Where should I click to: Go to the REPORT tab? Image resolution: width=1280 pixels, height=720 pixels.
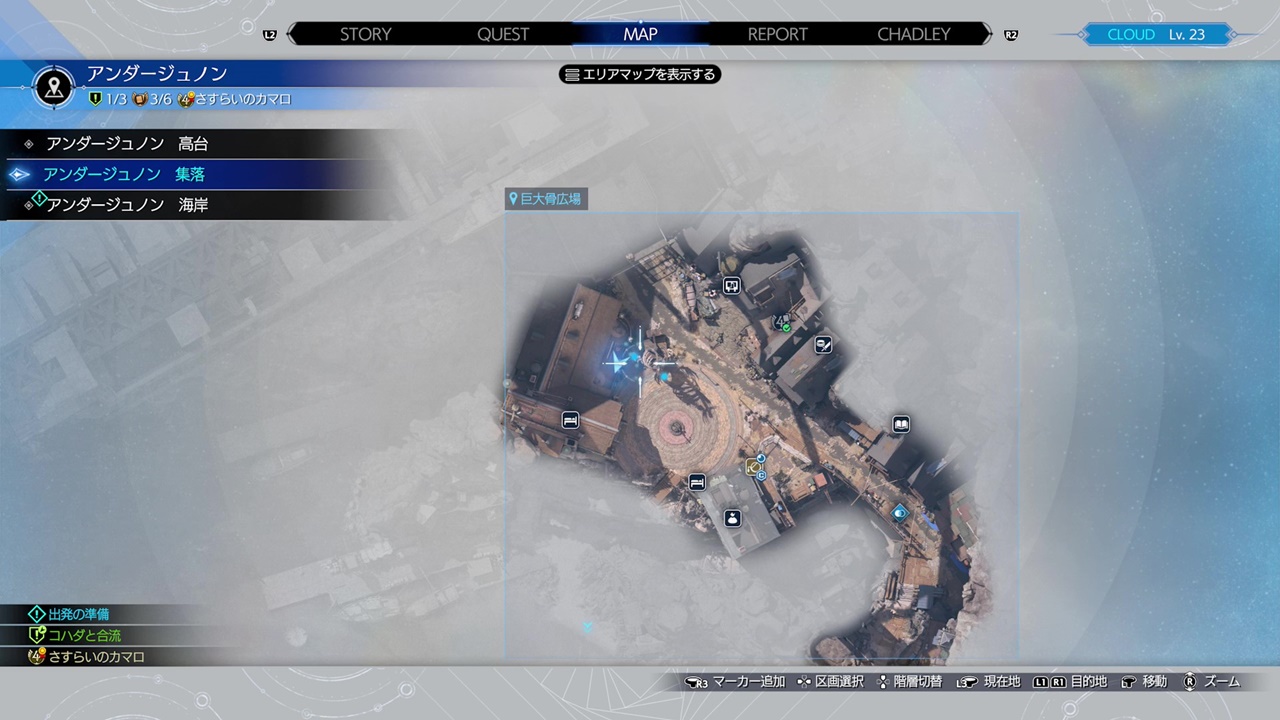pos(777,34)
